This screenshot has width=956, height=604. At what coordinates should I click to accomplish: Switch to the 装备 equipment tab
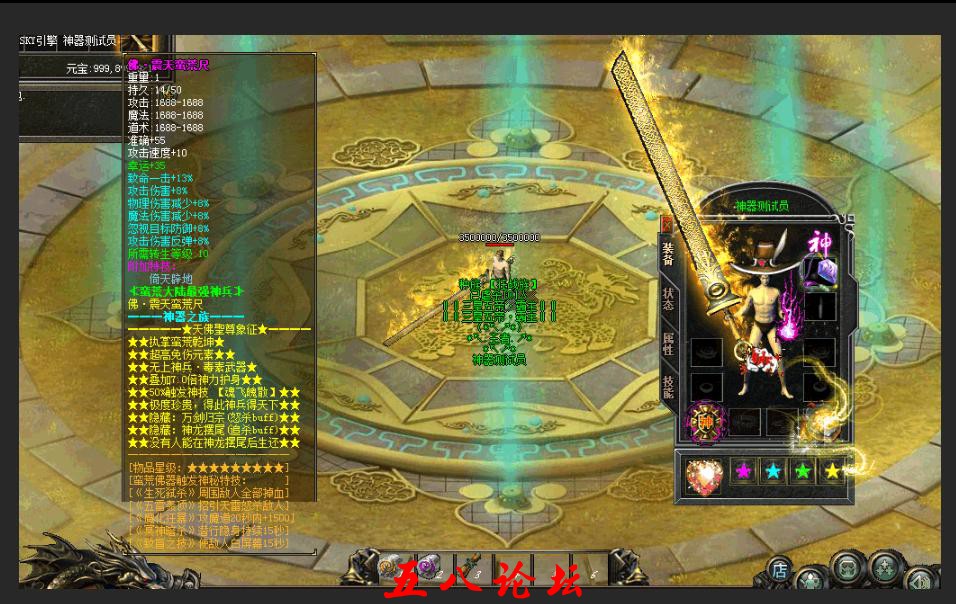(x=668, y=253)
